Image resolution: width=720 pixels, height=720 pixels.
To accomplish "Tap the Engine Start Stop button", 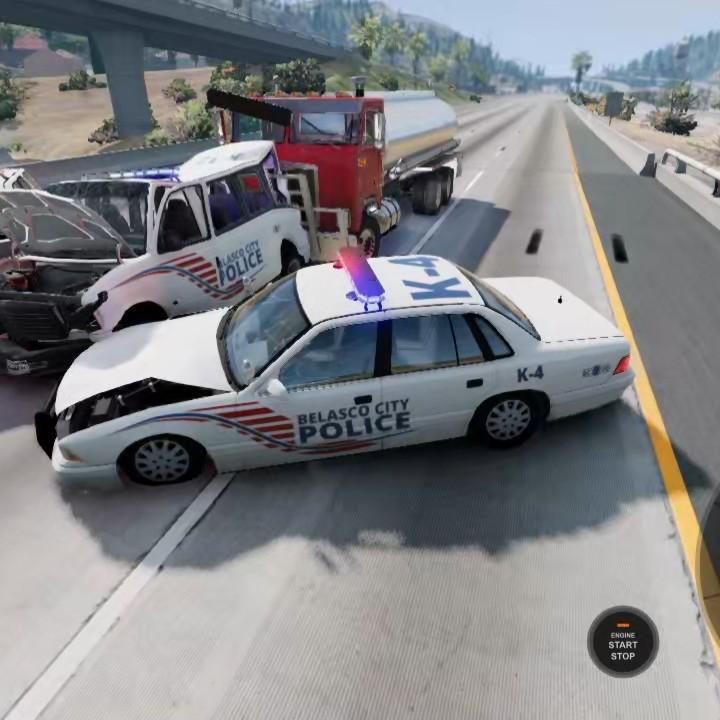I will pyautogui.click(x=622, y=642).
